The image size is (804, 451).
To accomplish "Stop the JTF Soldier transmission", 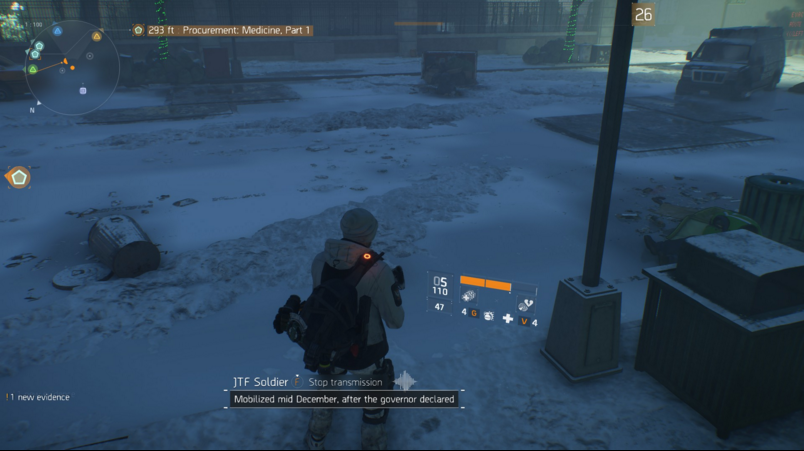I will point(345,382).
